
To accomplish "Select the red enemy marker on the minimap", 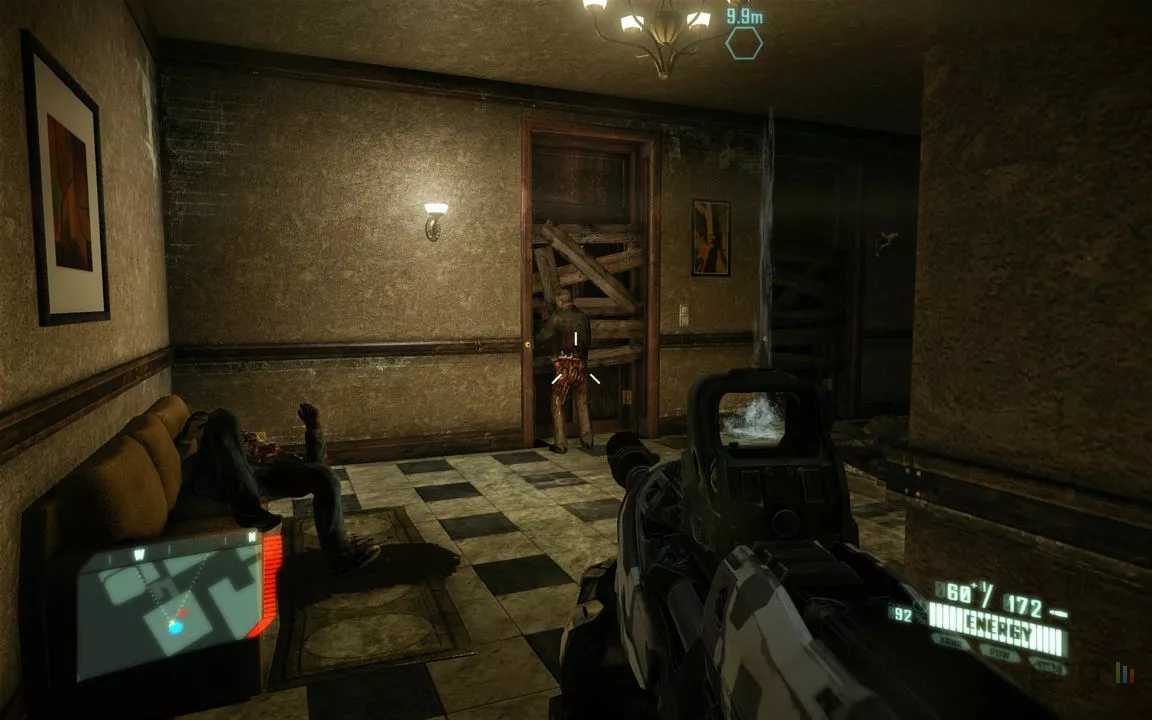I will (182, 612).
